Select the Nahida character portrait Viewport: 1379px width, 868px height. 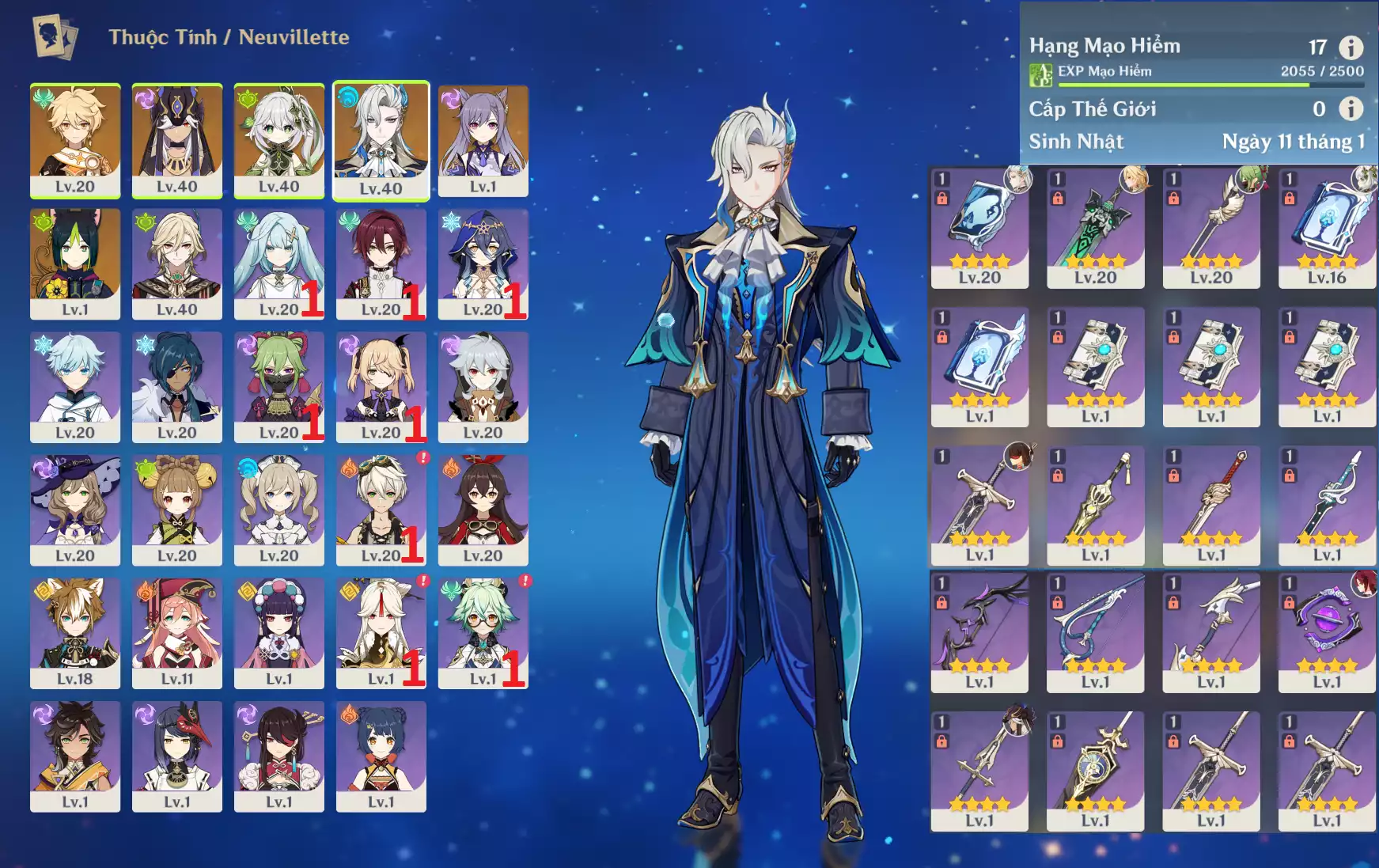[278, 140]
